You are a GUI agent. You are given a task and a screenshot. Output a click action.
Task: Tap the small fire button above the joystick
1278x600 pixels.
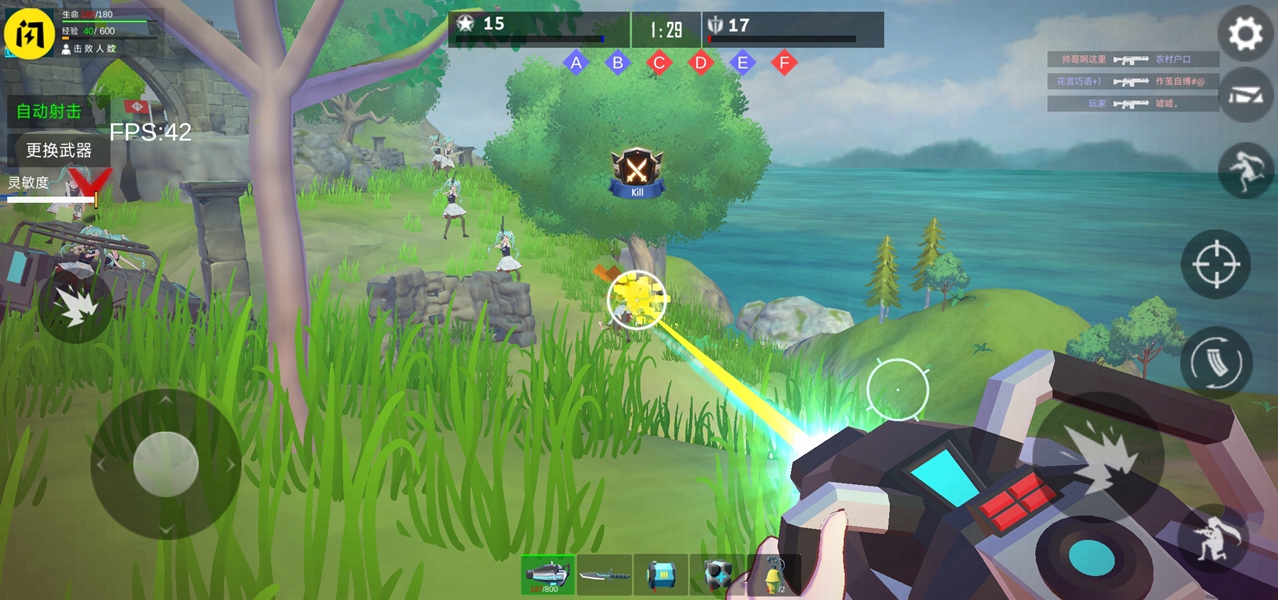75,306
